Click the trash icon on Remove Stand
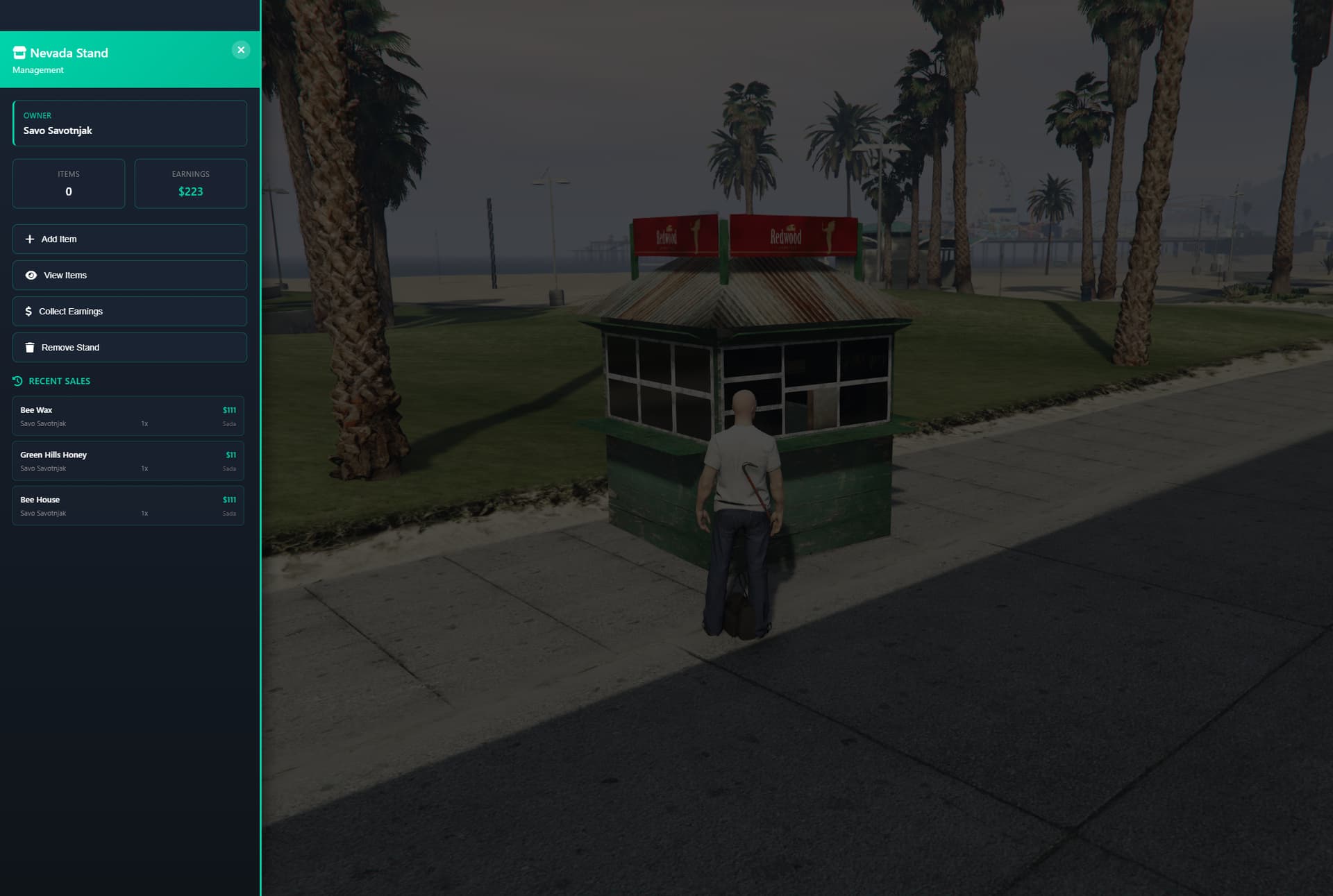 pos(29,347)
